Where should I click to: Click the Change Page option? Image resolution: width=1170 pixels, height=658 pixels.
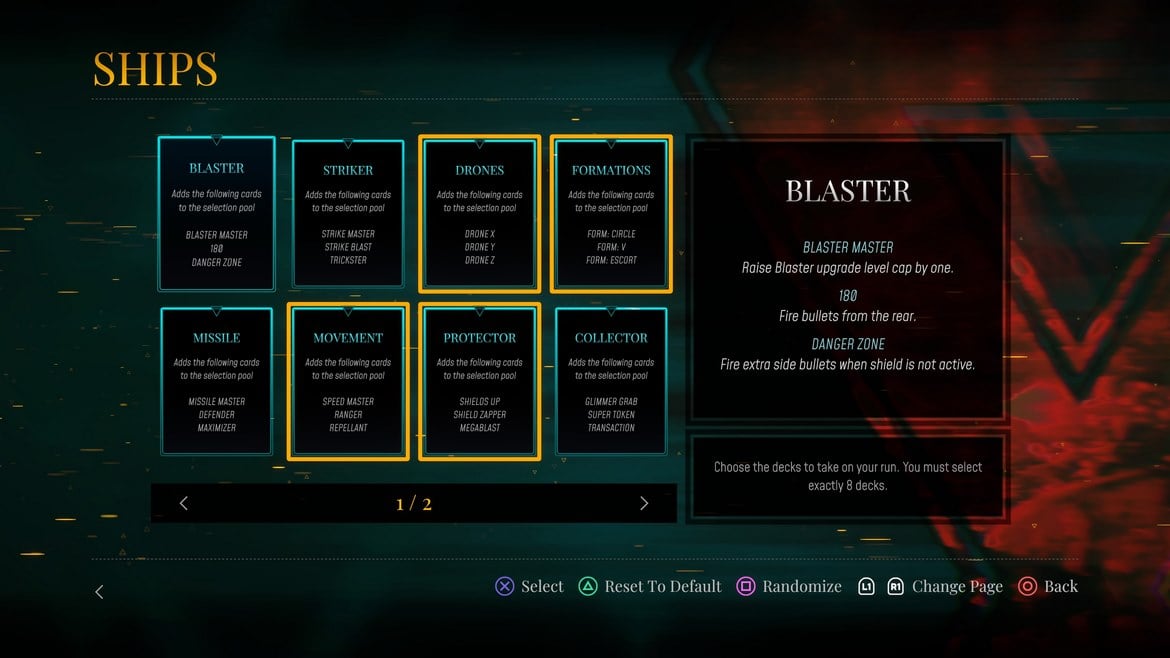[x=945, y=587]
